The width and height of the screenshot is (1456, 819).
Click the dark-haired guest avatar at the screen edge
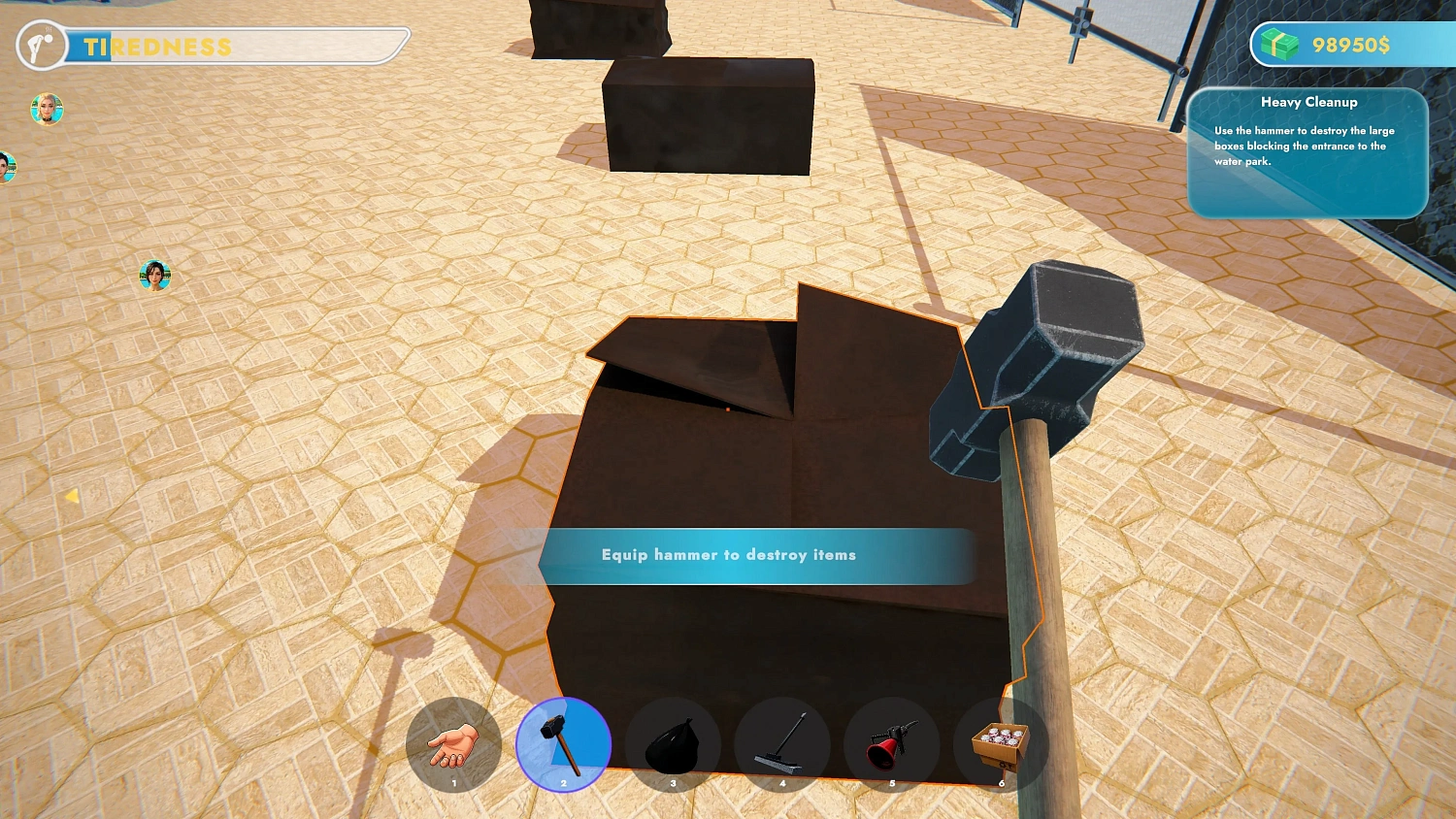(8, 167)
